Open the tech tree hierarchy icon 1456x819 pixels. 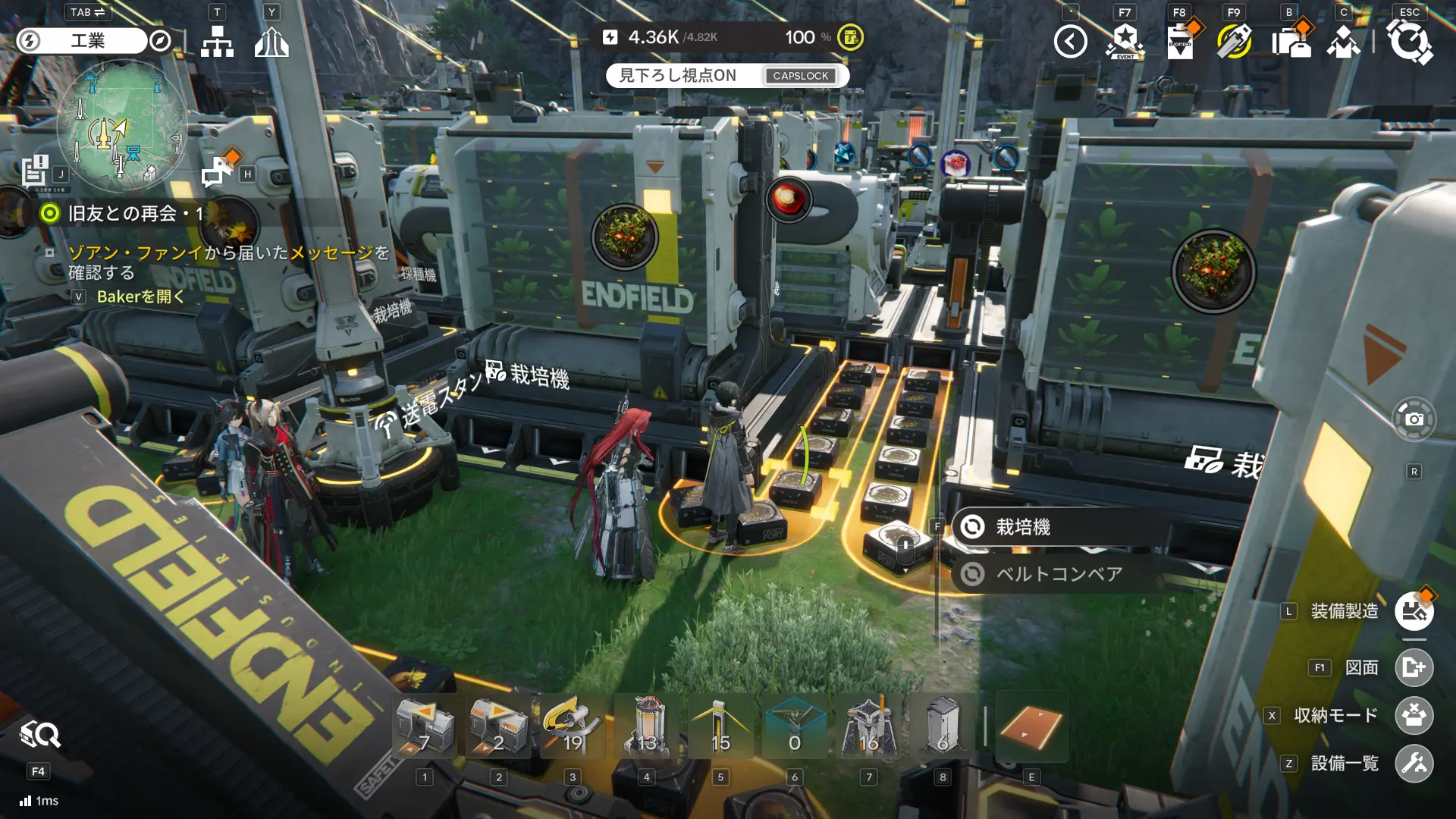218,42
